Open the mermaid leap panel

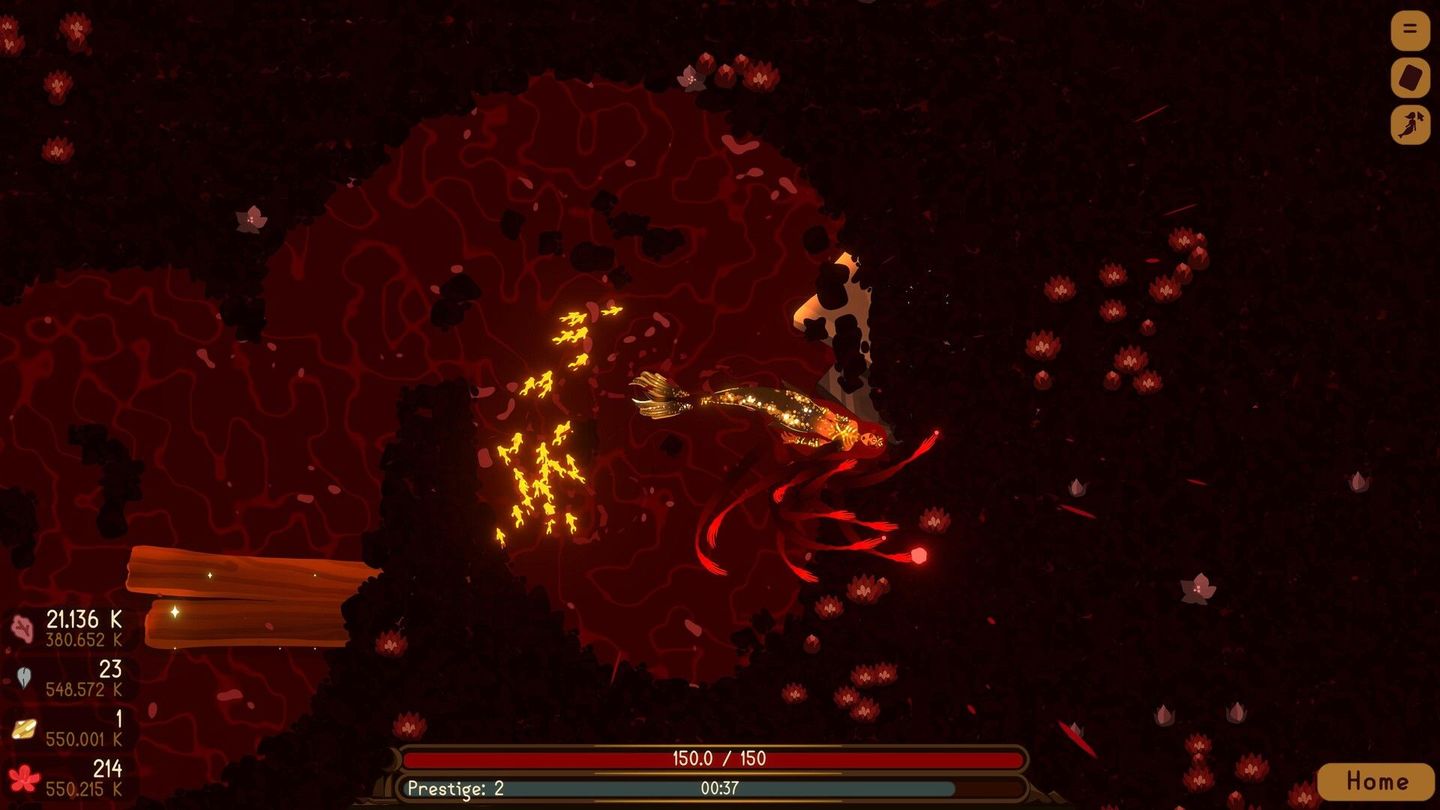coord(1409,124)
